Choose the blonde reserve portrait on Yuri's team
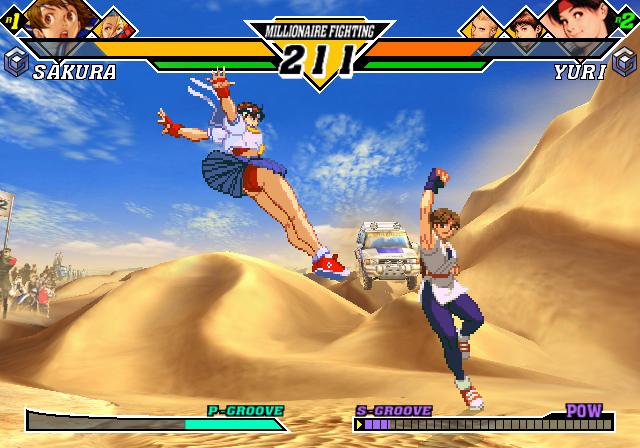640x448 pixels. [484, 23]
